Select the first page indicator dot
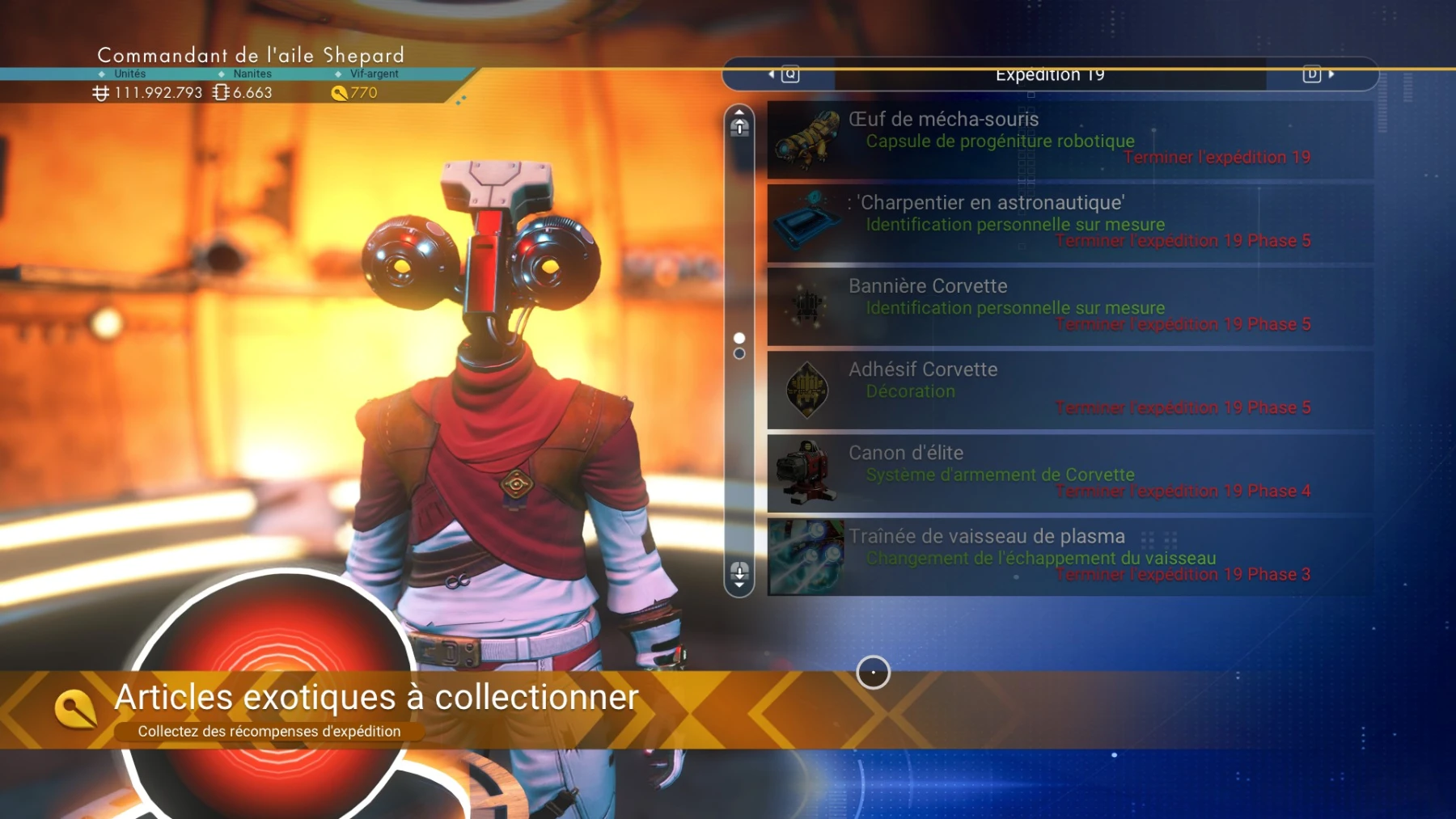Screen dimensions: 1456x819 (738, 336)
